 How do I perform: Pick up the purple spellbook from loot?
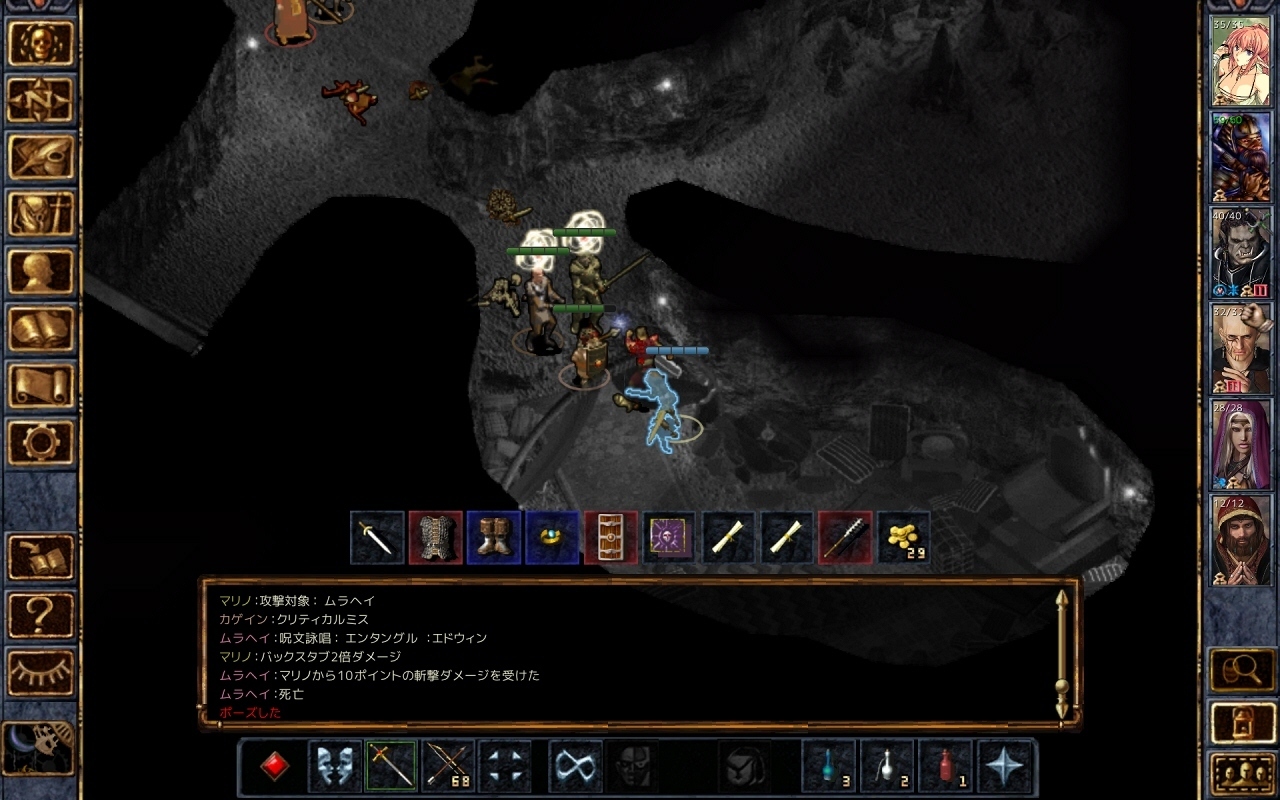coord(669,538)
